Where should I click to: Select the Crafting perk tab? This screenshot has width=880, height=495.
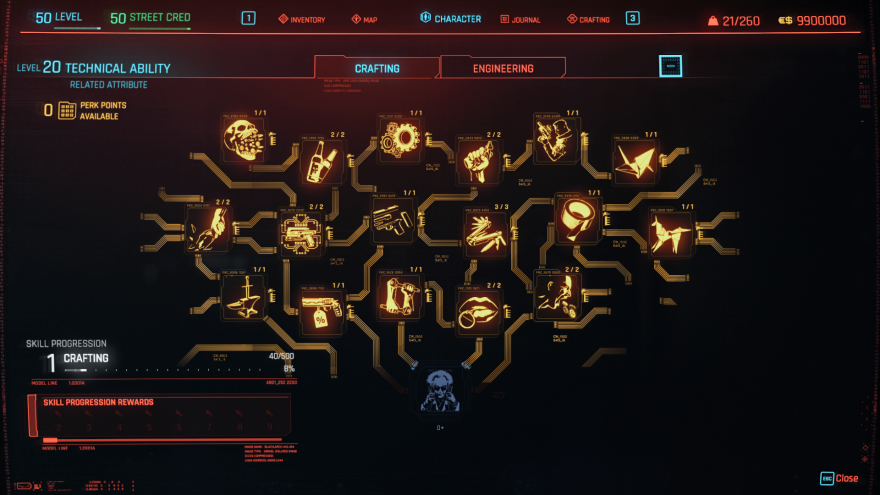377,68
